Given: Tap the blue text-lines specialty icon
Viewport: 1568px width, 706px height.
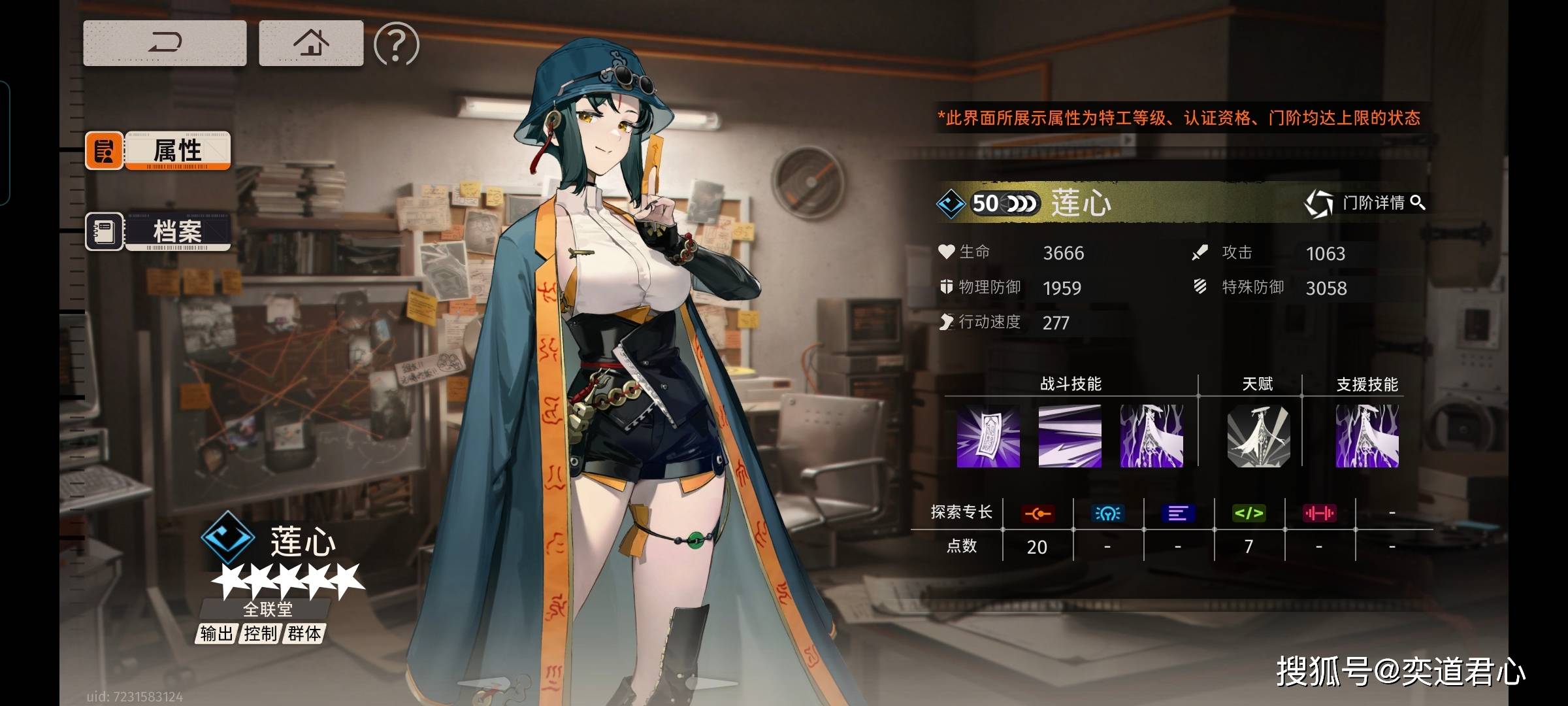Looking at the screenshot, I should (x=1178, y=514).
